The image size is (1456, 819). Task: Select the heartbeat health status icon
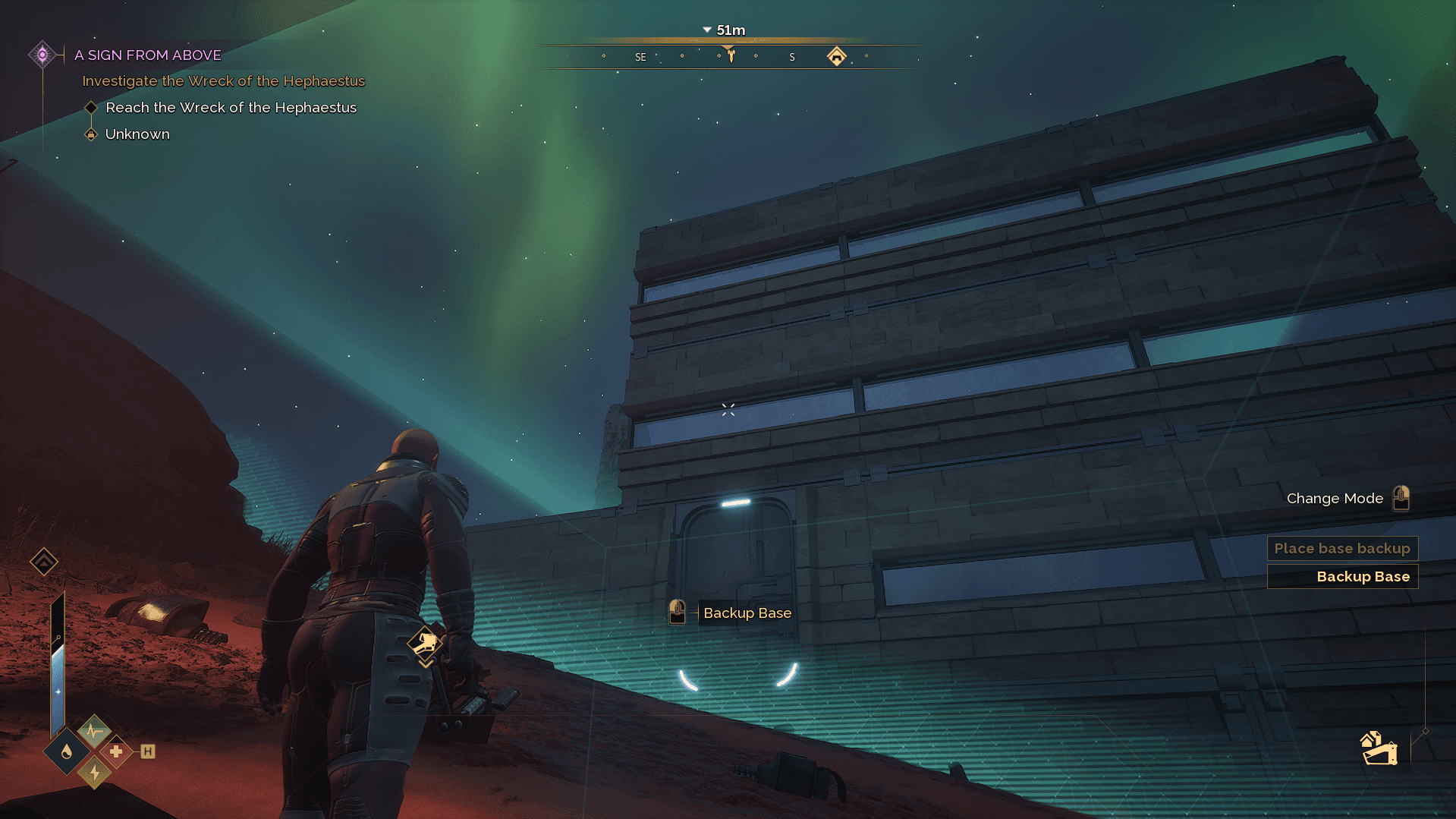(x=94, y=731)
